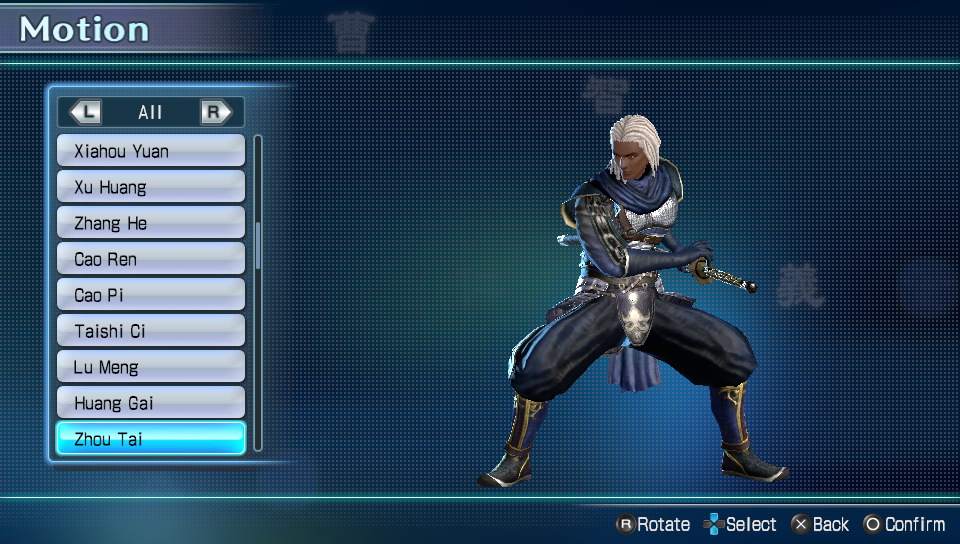Pick the Lu Meng entry
This screenshot has height=544, width=960.
[150, 367]
